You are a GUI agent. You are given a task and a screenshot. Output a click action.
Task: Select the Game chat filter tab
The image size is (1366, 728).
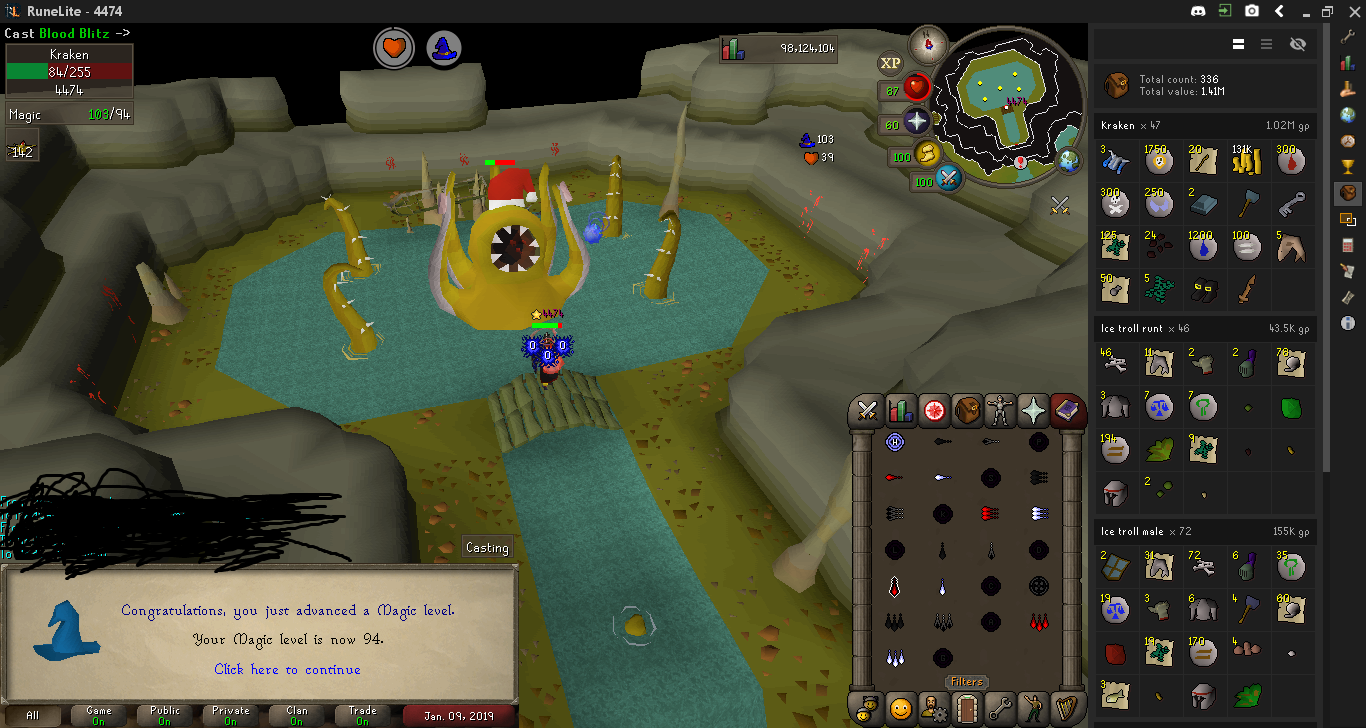(99, 715)
